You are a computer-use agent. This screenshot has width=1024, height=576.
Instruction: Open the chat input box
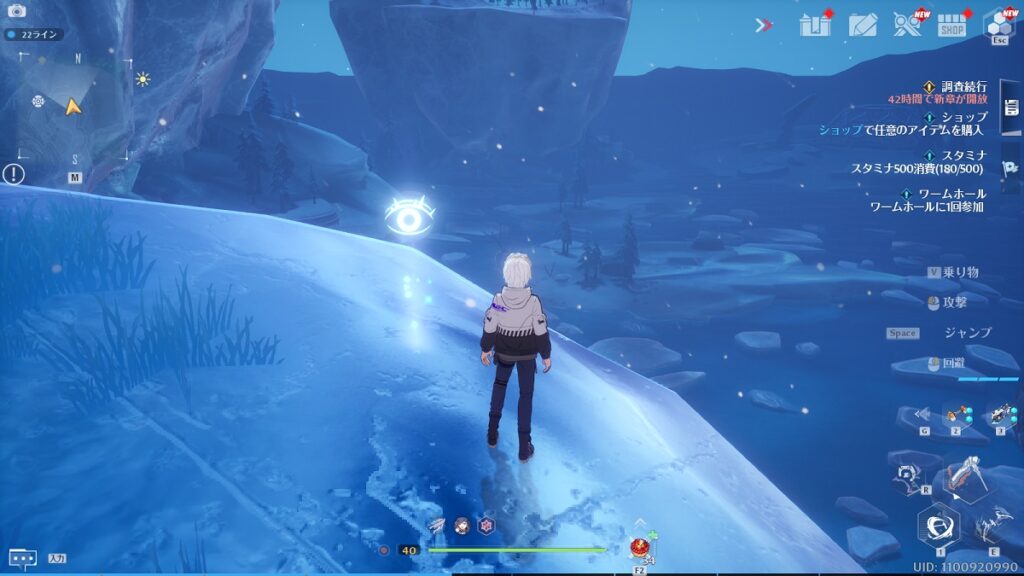coord(23,558)
